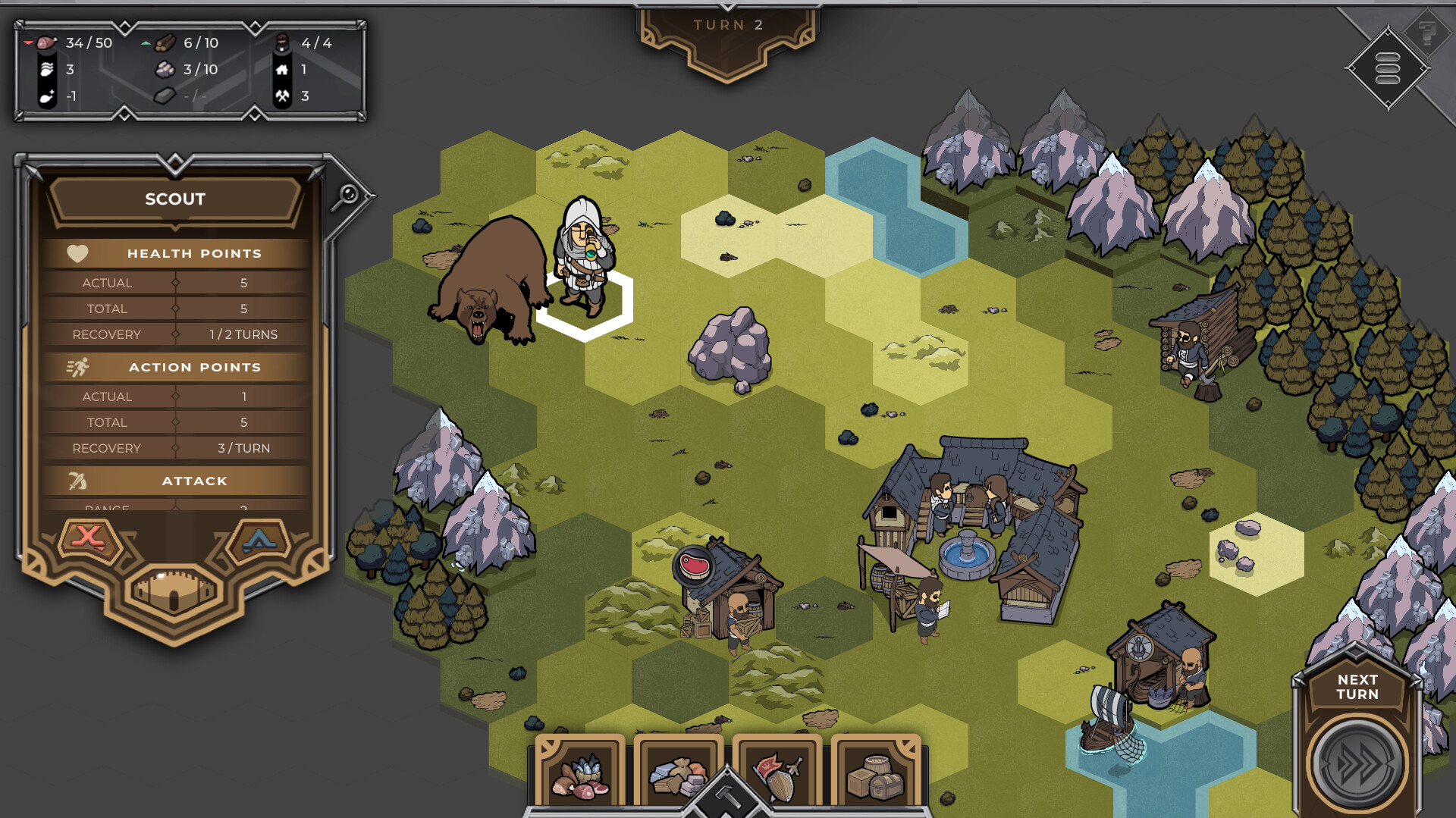Image resolution: width=1456 pixels, height=818 pixels.
Task: Select the food and gems build category
Action: click(x=580, y=773)
